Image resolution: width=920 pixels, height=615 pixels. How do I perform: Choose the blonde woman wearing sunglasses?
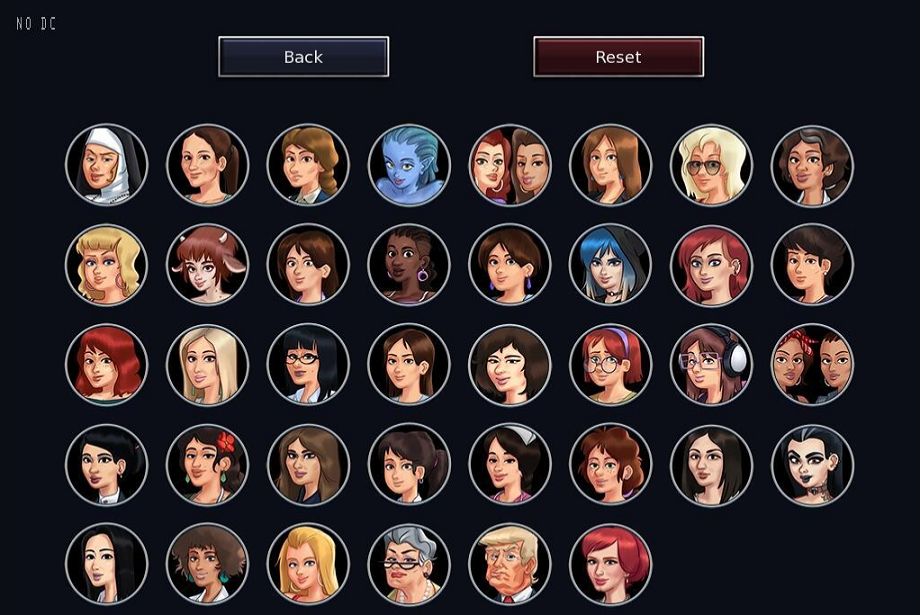click(x=711, y=165)
